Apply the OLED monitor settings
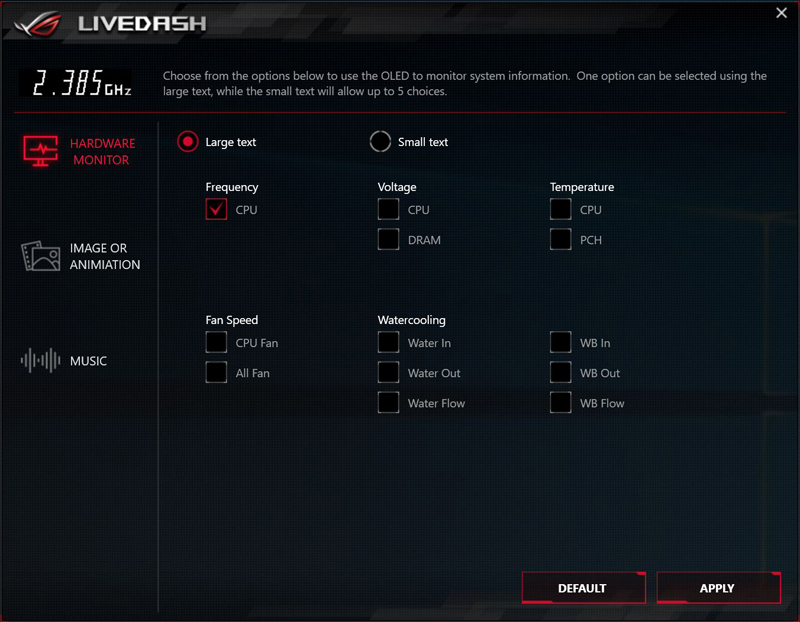Image resolution: width=800 pixels, height=622 pixels. 718,588
